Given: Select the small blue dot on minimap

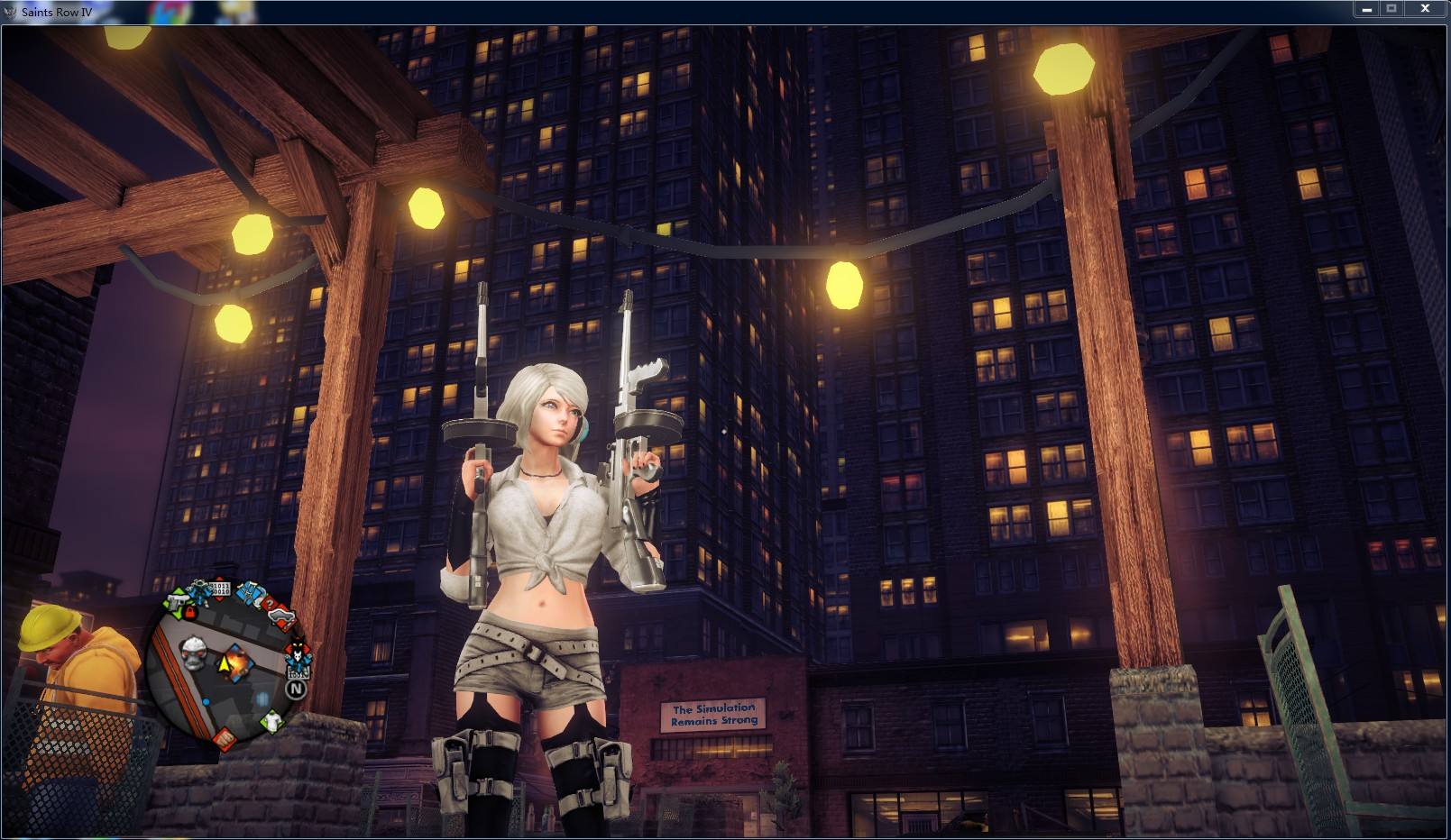Looking at the screenshot, I should tap(206, 701).
